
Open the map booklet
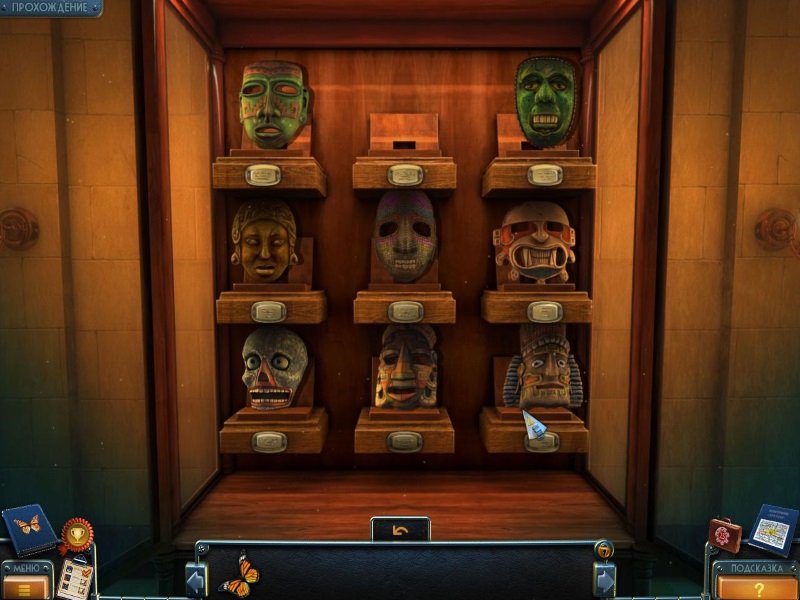773,528
